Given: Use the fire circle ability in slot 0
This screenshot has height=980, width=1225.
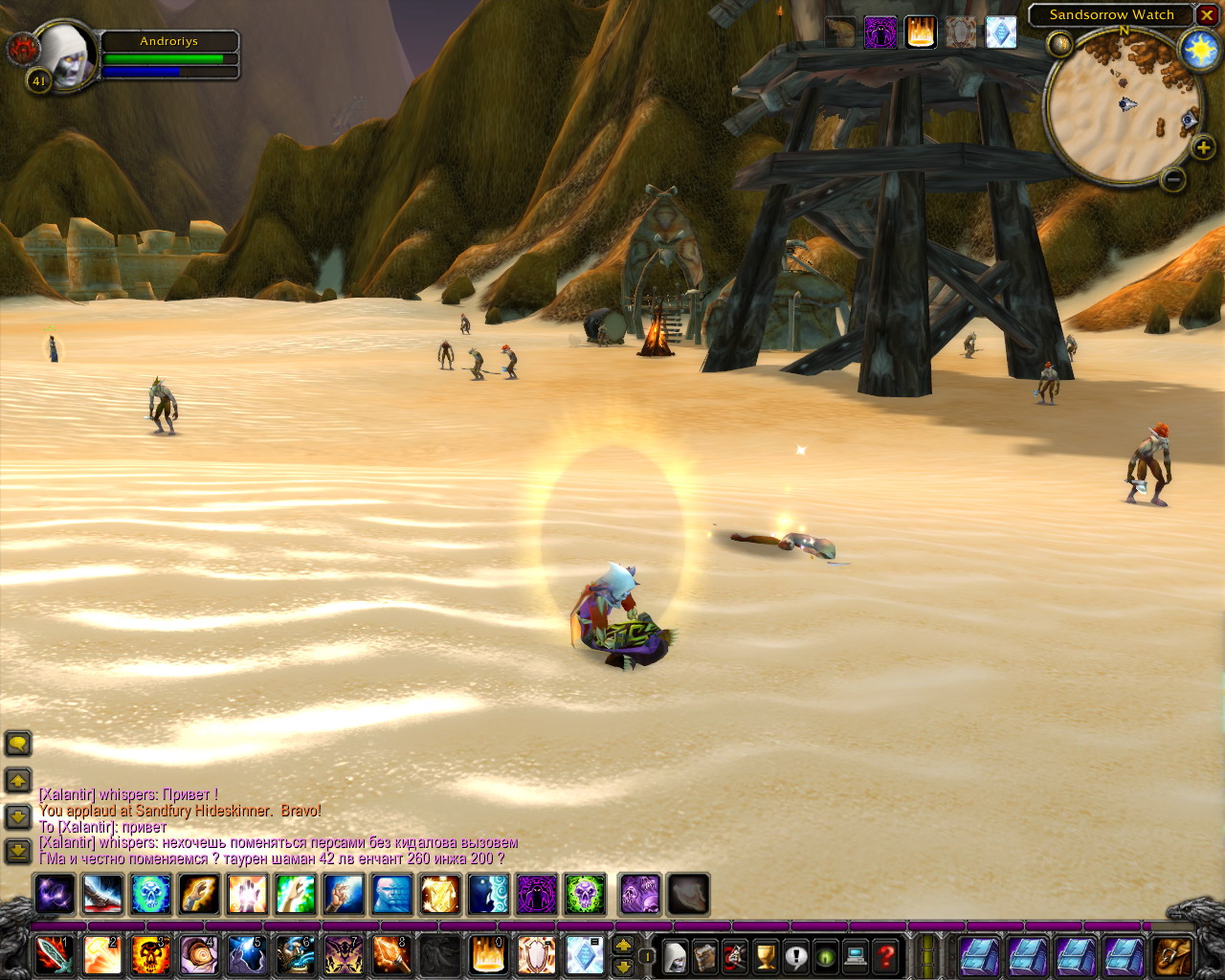Looking at the screenshot, I should (x=488, y=955).
